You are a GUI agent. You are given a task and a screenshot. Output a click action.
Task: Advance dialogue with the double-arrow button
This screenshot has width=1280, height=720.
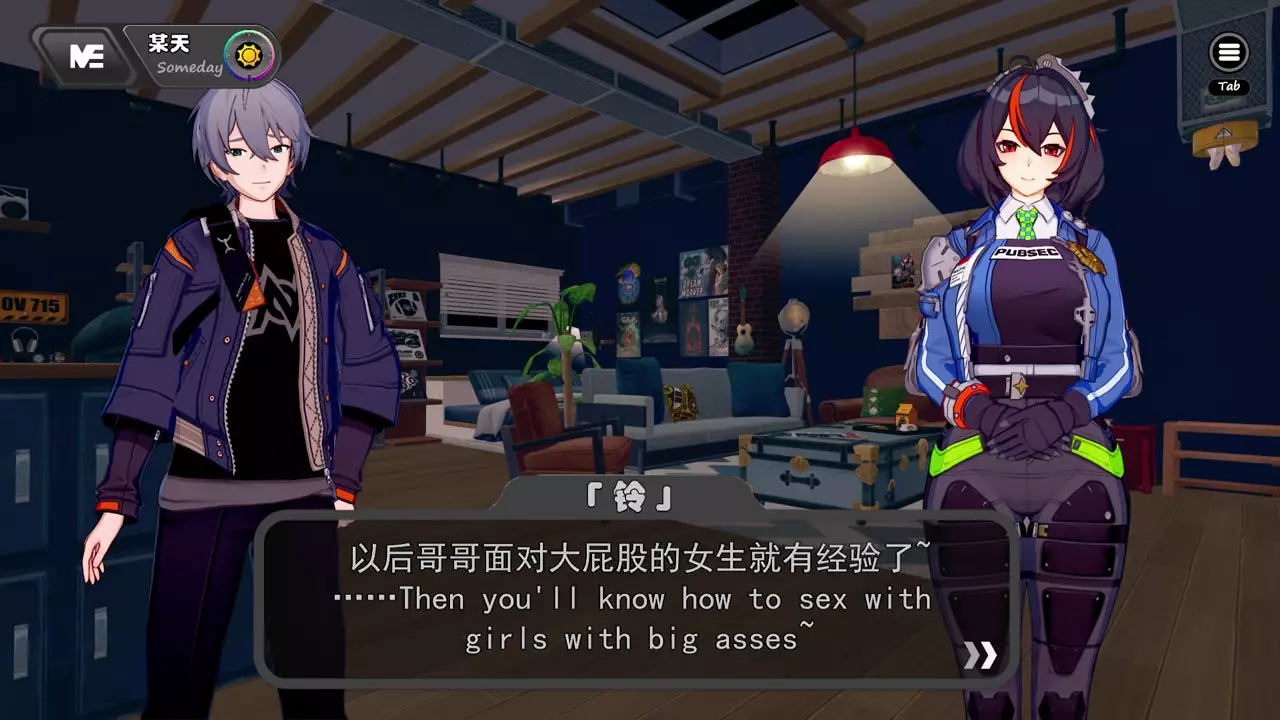click(x=979, y=655)
